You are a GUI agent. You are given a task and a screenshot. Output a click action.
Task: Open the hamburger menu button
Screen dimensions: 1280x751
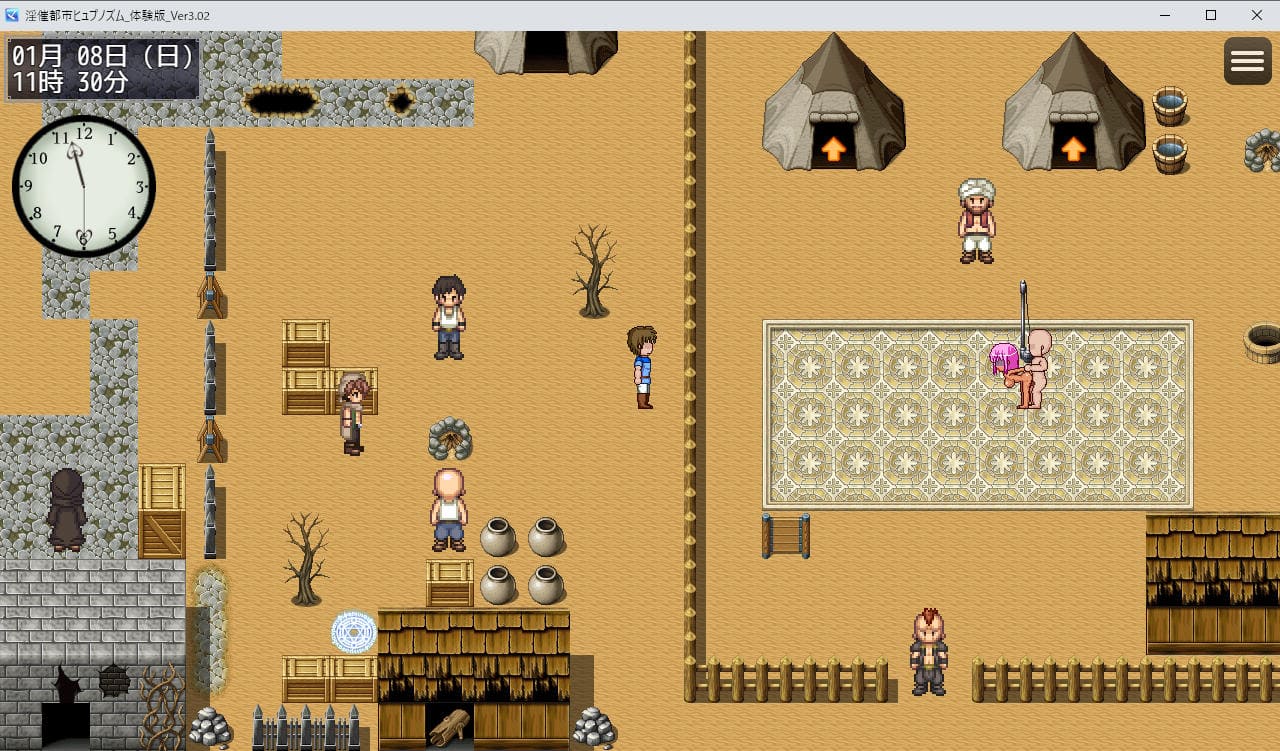click(1247, 61)
